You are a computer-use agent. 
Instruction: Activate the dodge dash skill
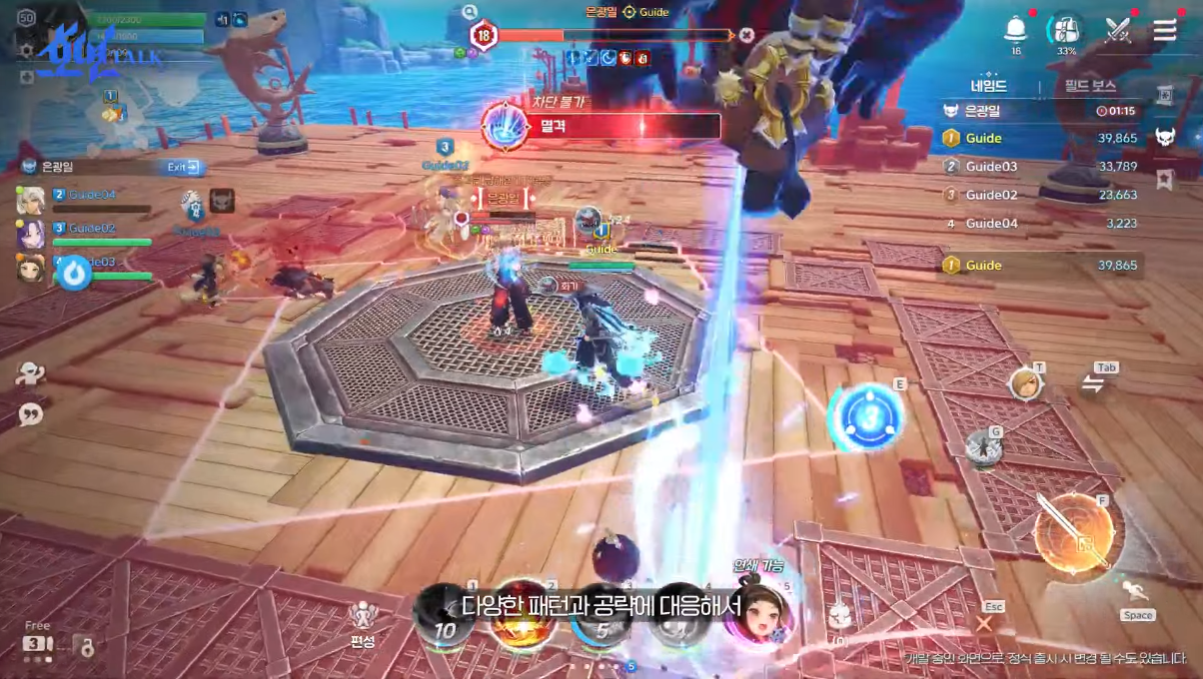pyautogui.click(x=1135, y=592)
